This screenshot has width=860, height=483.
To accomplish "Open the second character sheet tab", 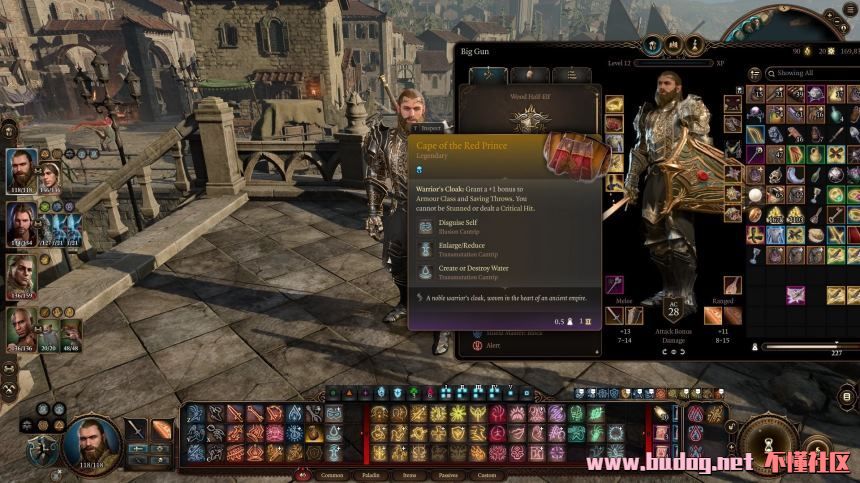I will click(528, 75).
